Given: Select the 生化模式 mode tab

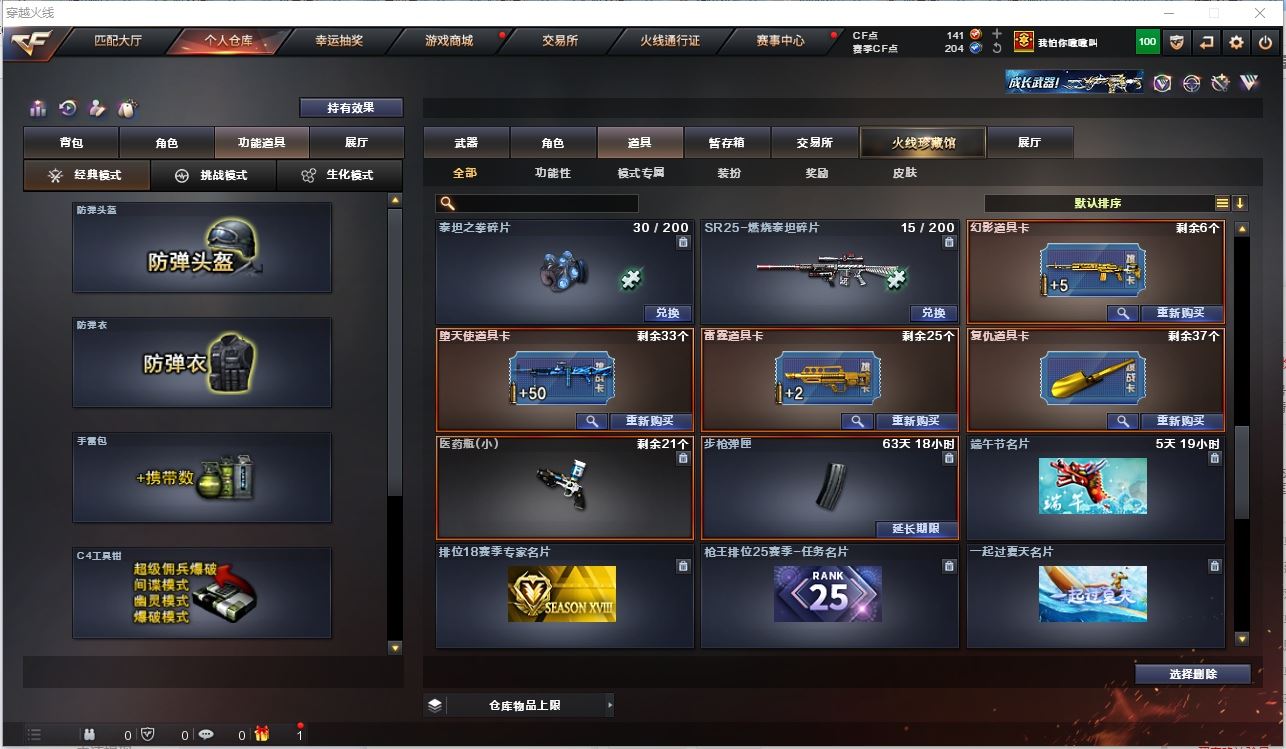Looking at the screenshot, I should 339,175.
